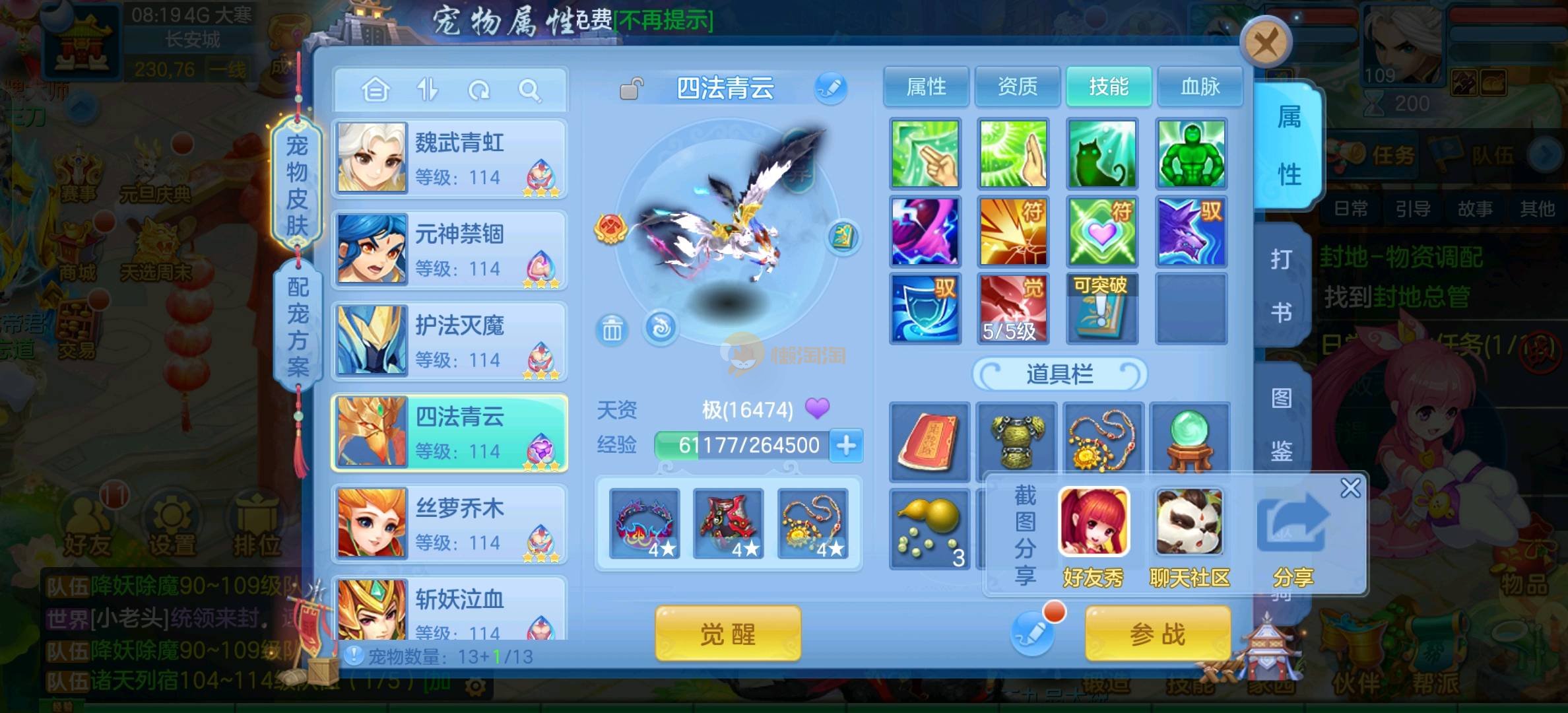This screenshot has width=1568, height=713.
Task: Pick the 丝萝乔木 pet entry
Action: (449, 524)
